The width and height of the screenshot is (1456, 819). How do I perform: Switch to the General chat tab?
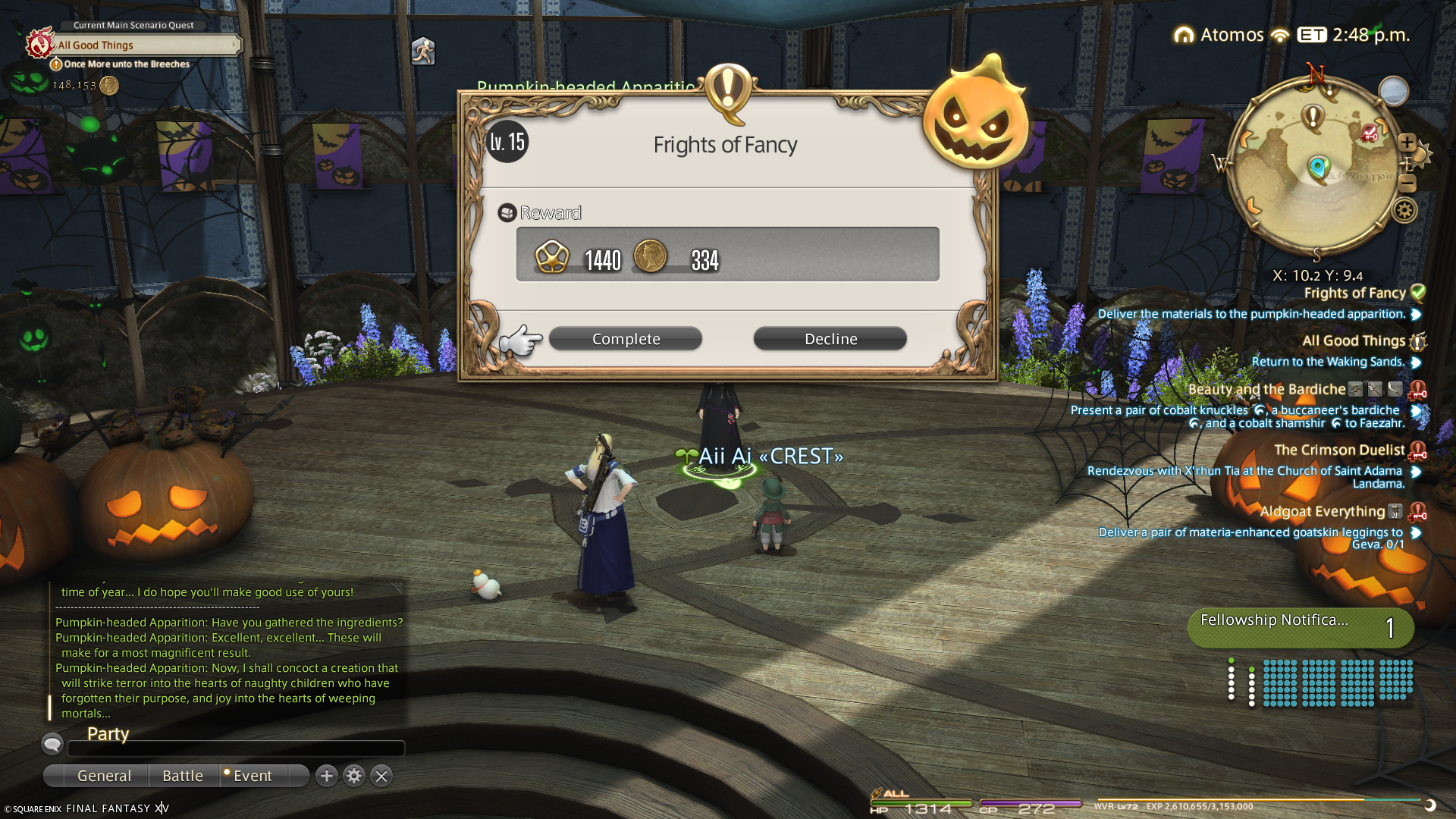tap(104, 776)
